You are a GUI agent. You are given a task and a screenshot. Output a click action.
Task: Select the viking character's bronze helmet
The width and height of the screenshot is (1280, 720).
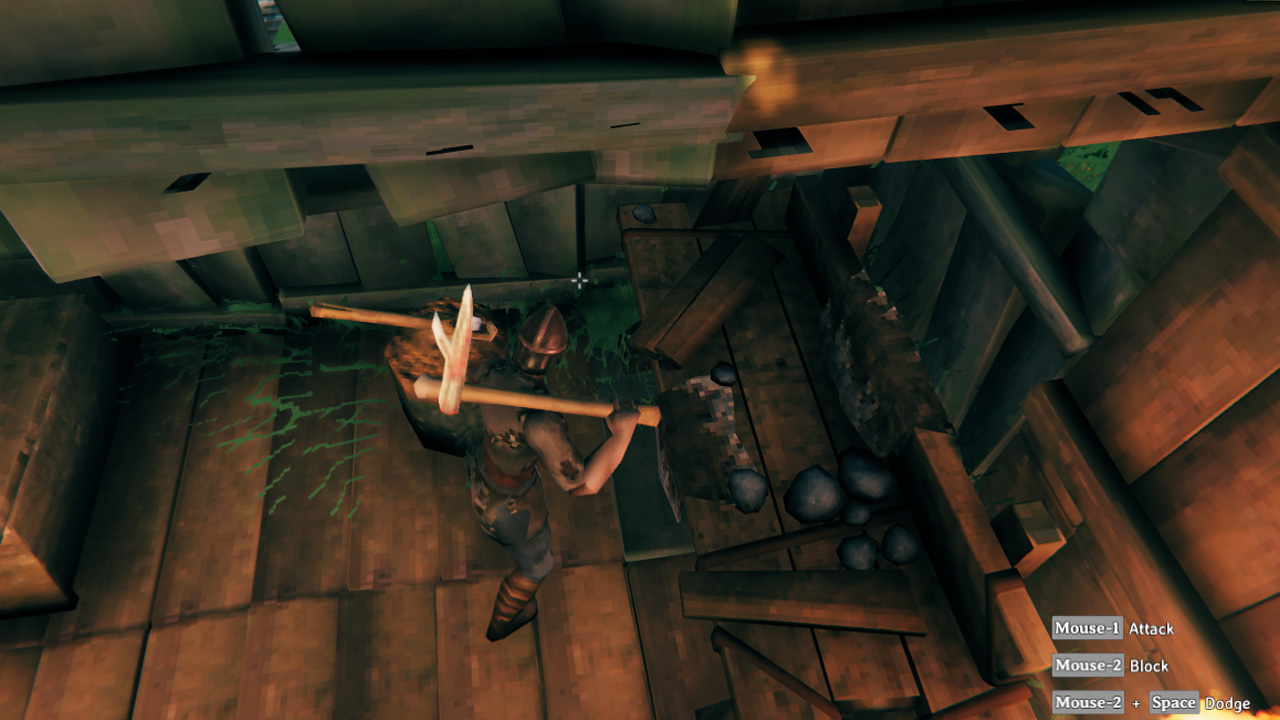pos(540,340)
